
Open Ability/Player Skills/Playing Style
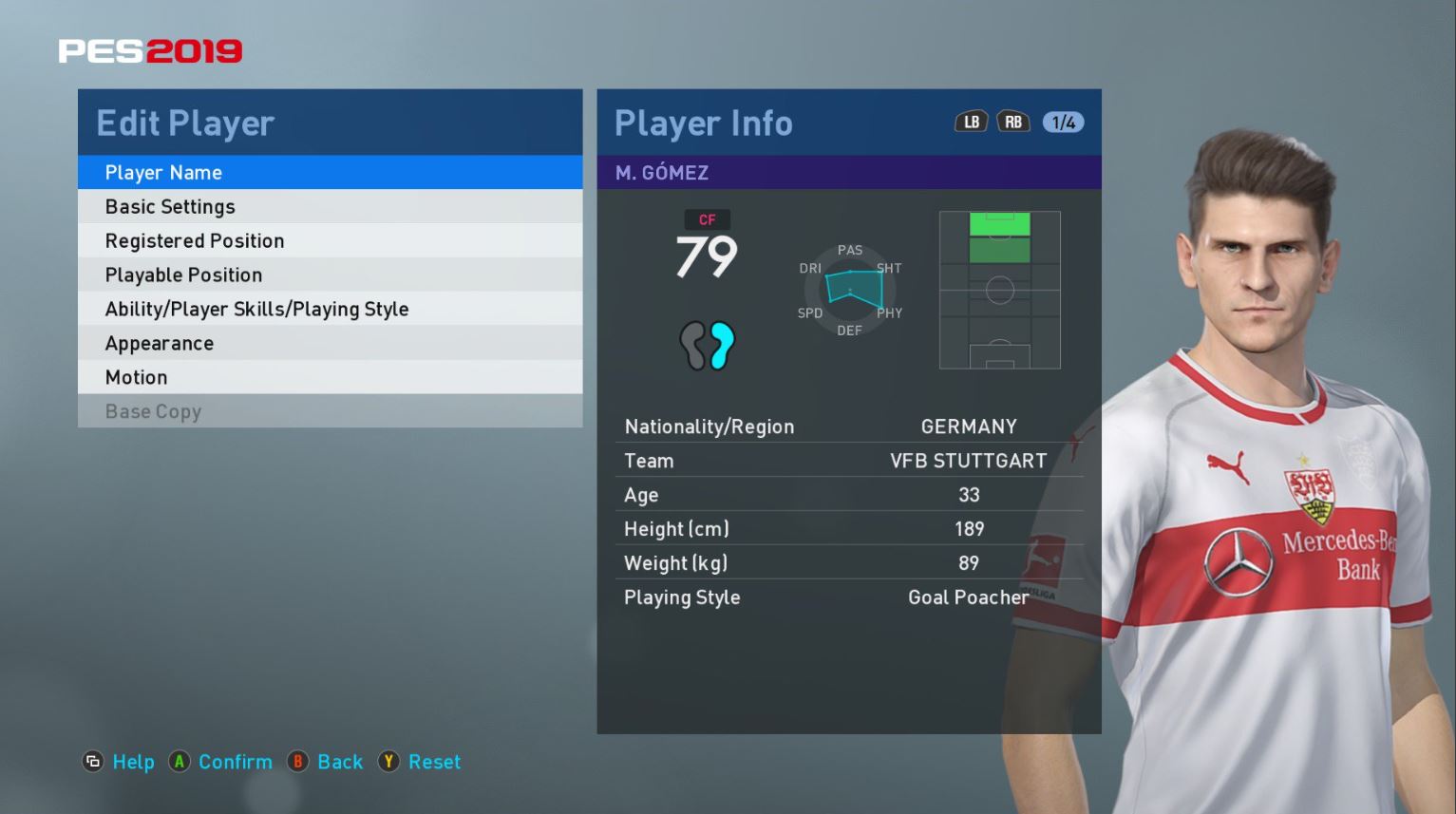click(330, 310)
